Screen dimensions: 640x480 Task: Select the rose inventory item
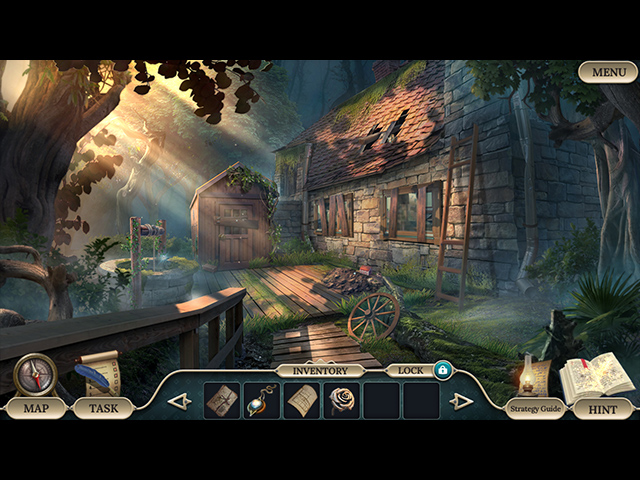(342, 400)
